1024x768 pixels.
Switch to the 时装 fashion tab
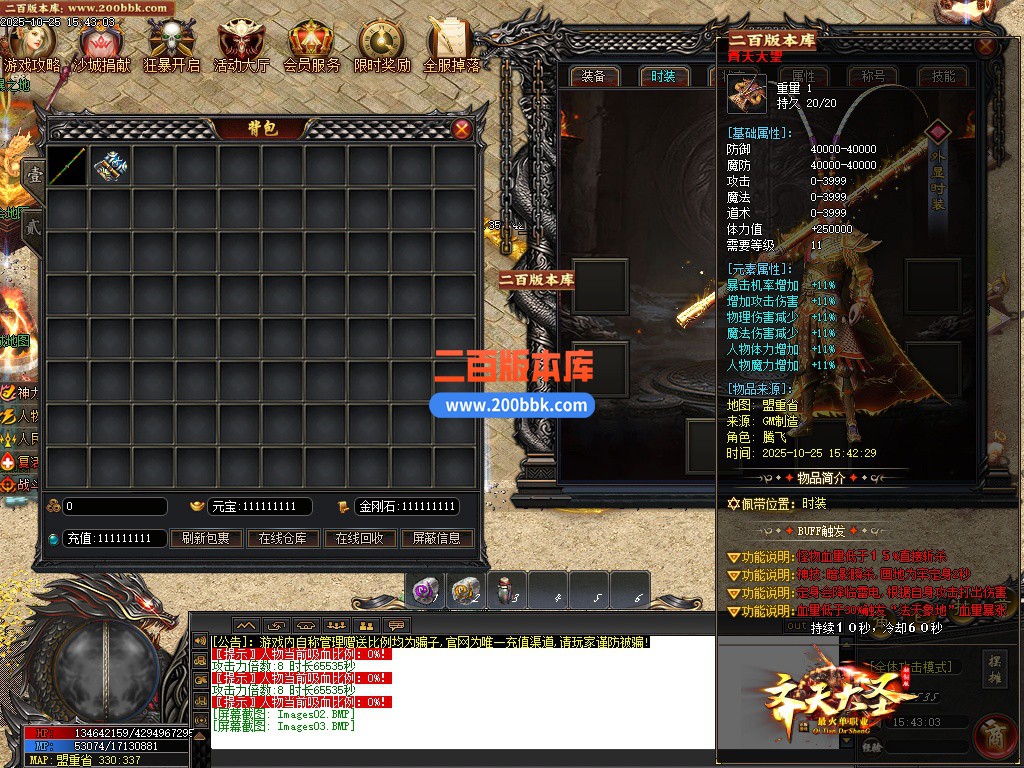(x=663, y=77)
